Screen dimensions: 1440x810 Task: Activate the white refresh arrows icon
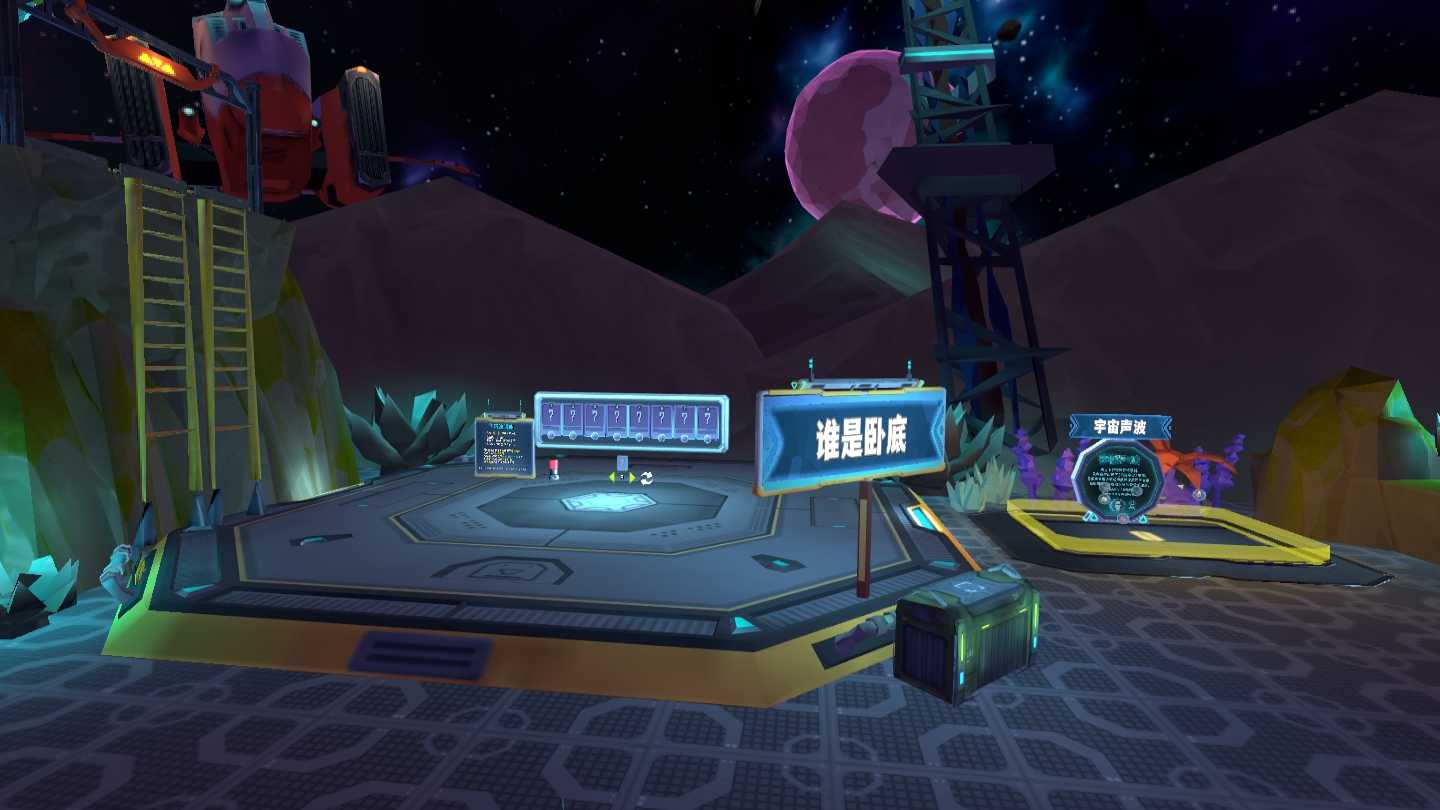pyautogui.click(x=647, y=477)
